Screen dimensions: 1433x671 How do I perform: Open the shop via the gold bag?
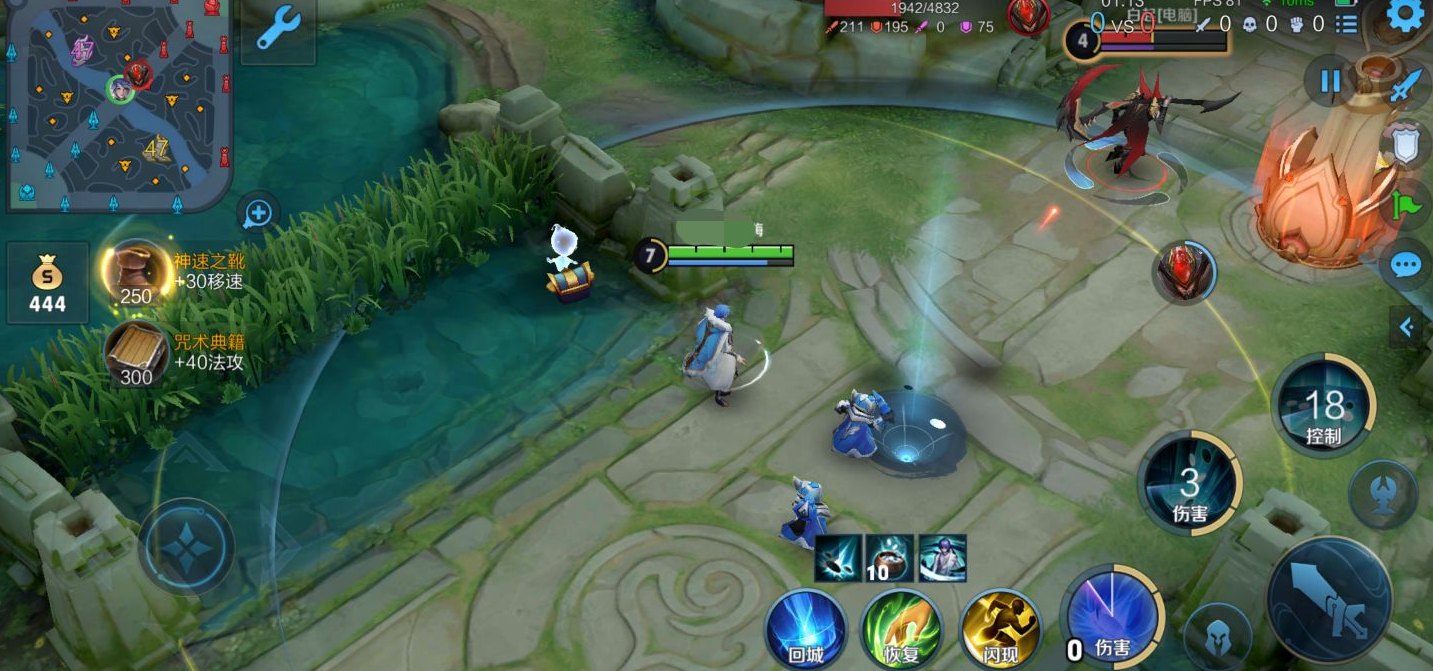(47, 283)
